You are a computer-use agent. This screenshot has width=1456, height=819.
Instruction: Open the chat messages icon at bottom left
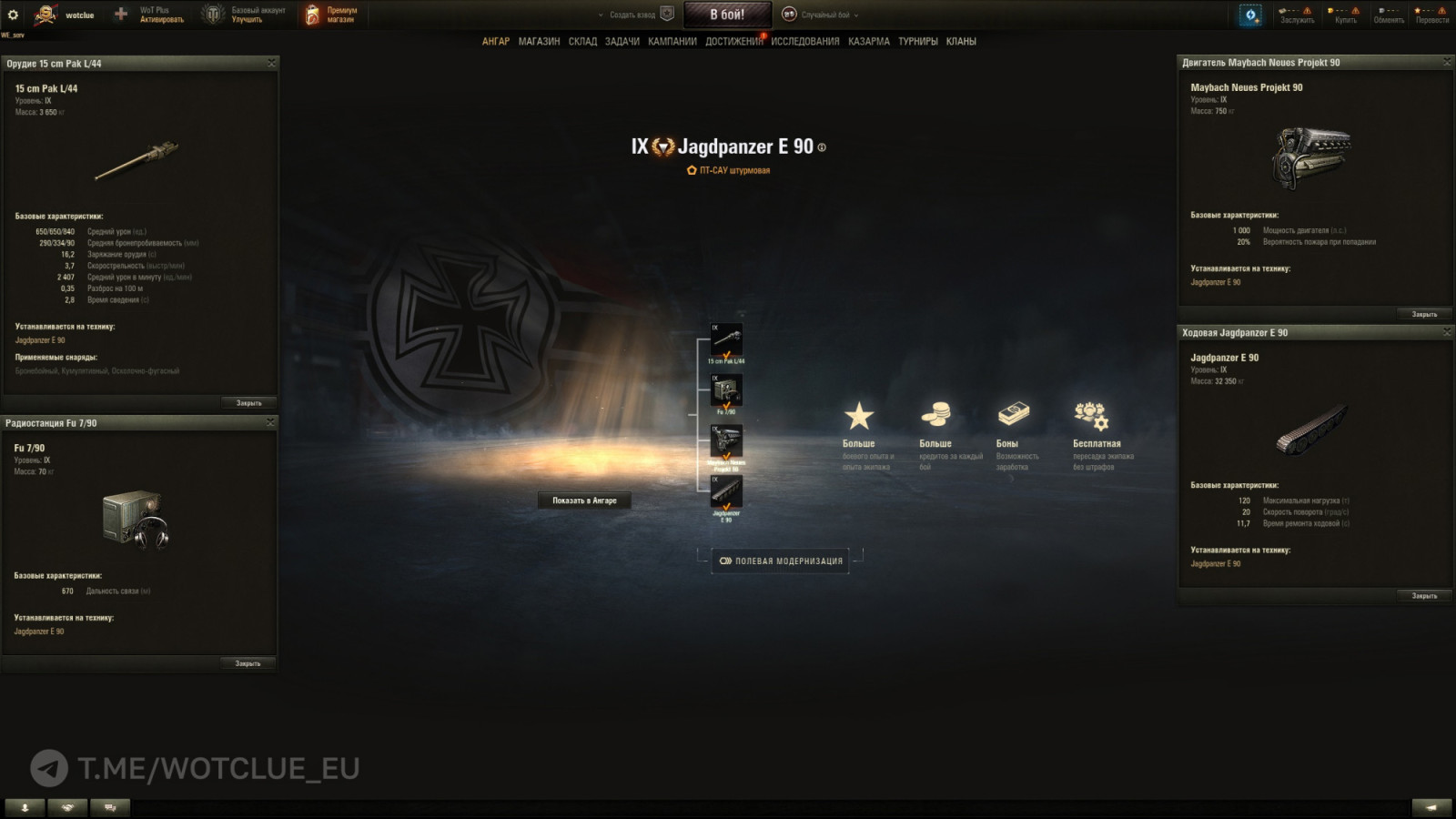point(109,807)
